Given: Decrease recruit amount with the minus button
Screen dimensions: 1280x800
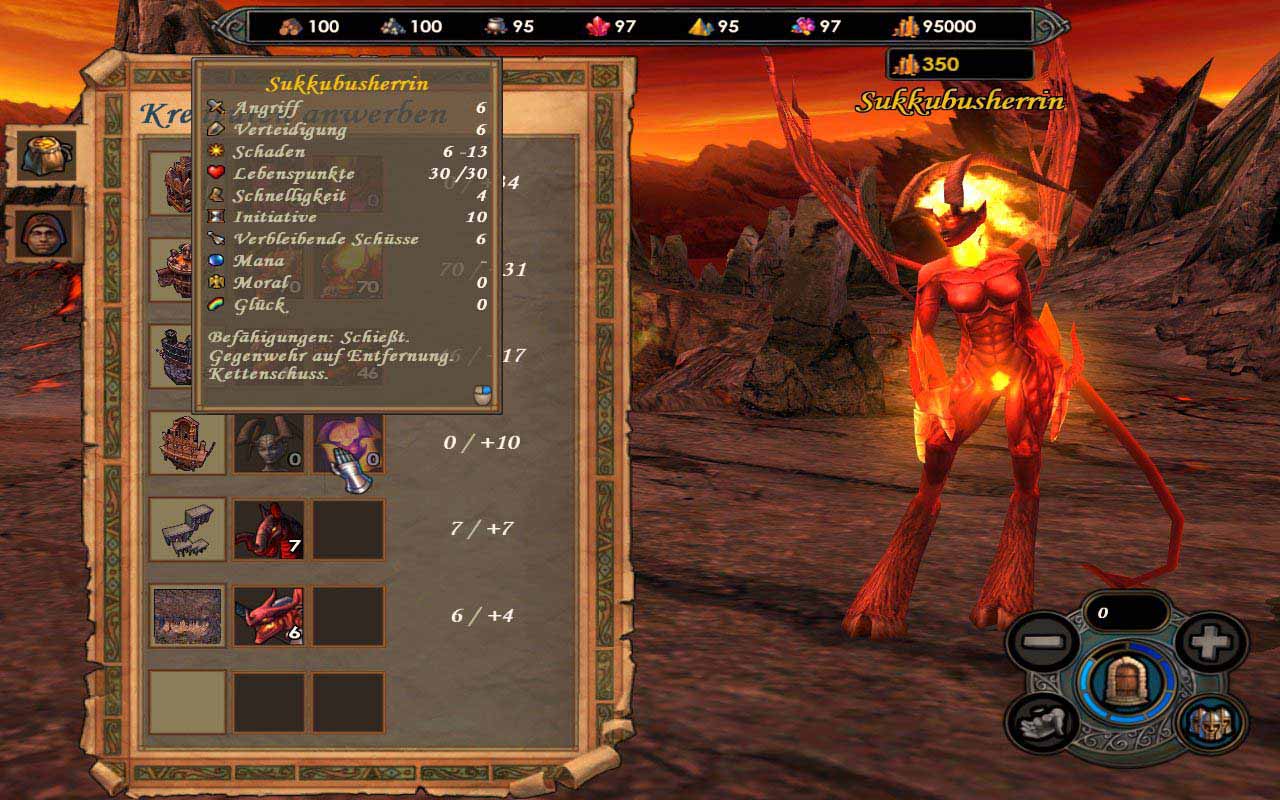Looking at the screenshot, I should pyautogui.click(x=1040, y=642).
